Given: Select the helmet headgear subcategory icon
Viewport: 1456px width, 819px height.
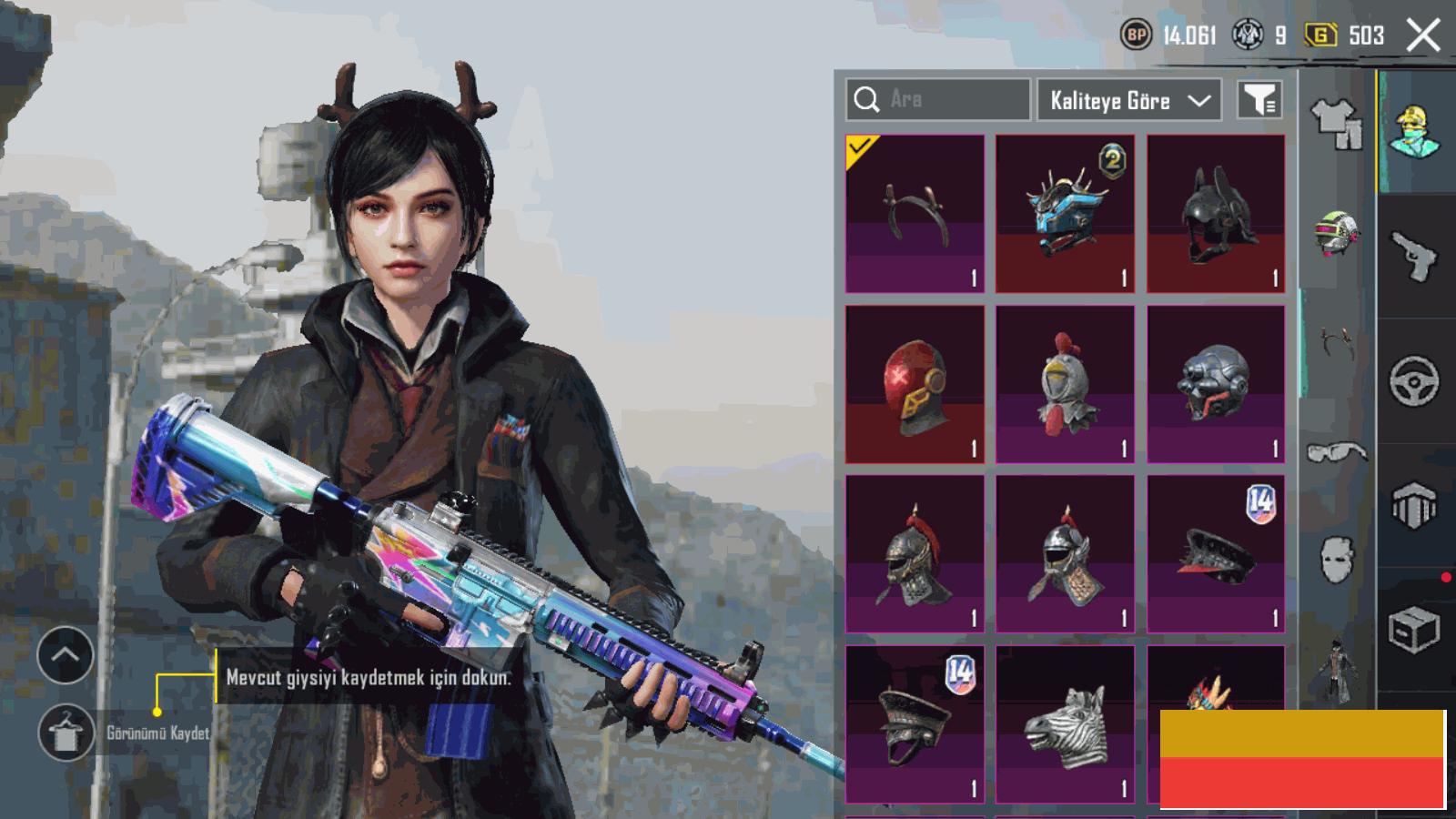Looking at the screenshot, I should point(1336,233).
